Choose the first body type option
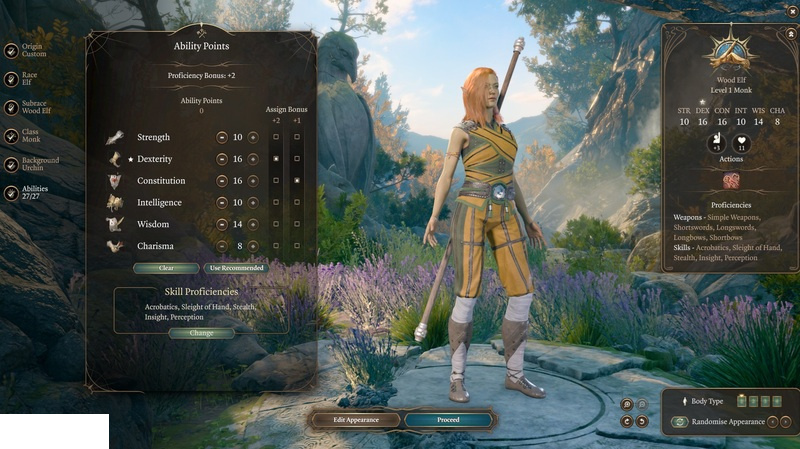800x449 pixels. (x=741, y=401)
